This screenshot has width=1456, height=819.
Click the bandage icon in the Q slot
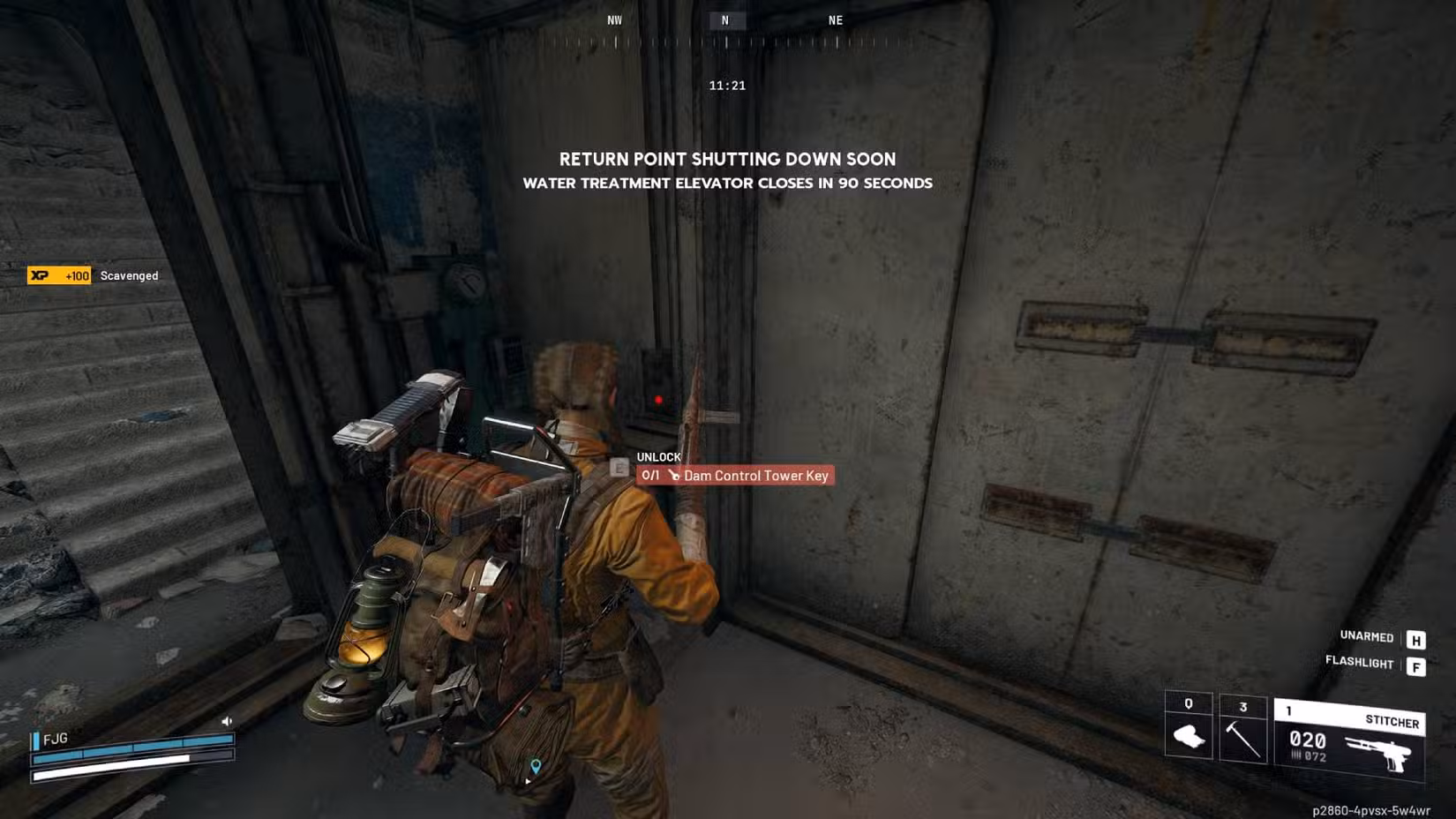(x=1190, y=741)
